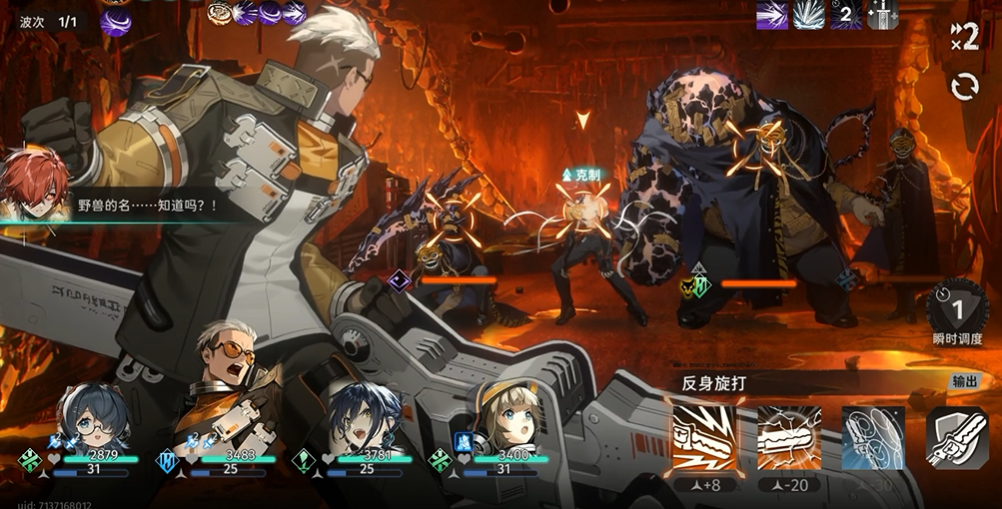Viewport: 1002px width, 509px height.
Task: Inspect the sword buff icon in top bar
Action: [x=882, y=14]
